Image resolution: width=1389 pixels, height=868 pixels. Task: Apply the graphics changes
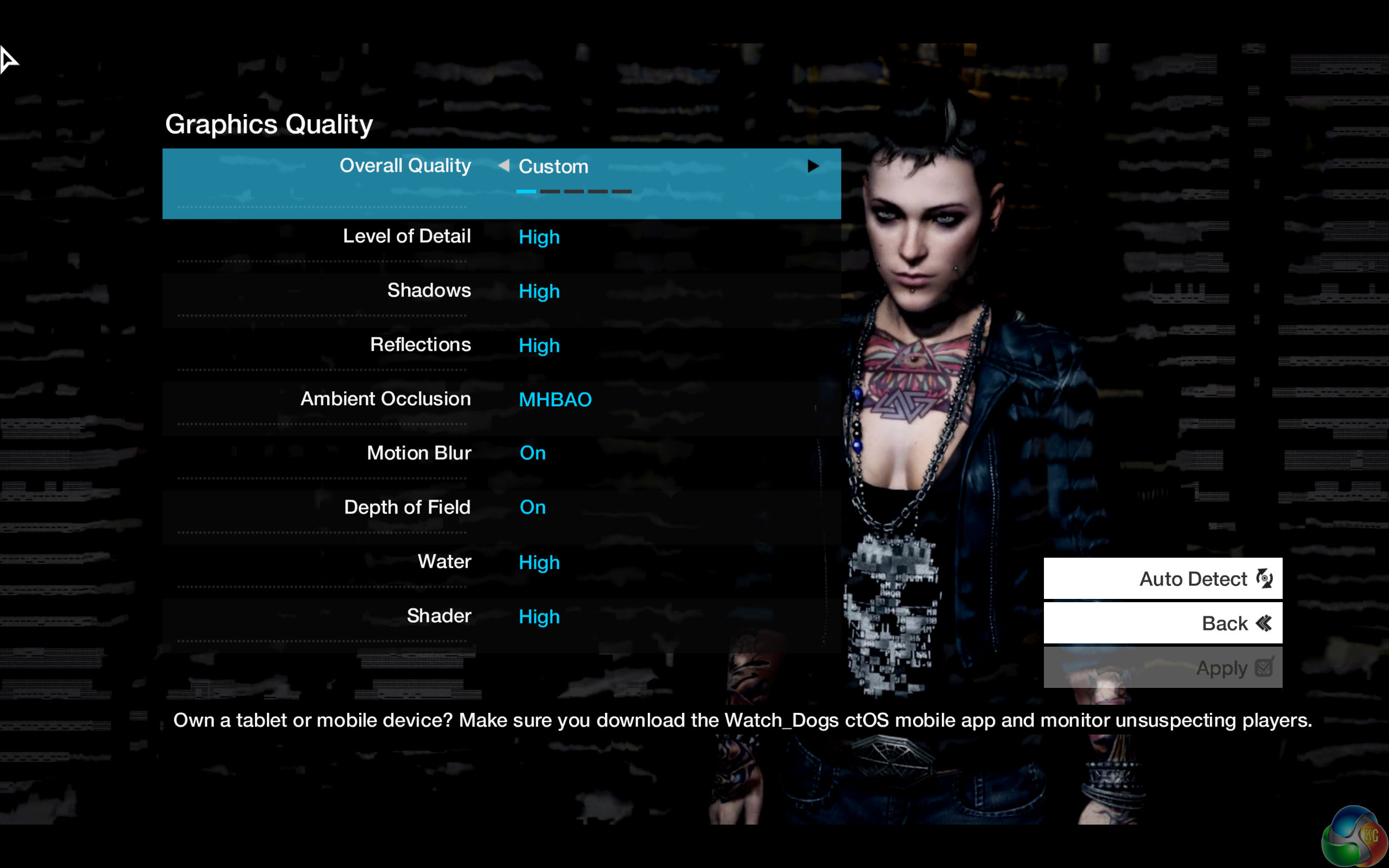[x=1162, y=668]
